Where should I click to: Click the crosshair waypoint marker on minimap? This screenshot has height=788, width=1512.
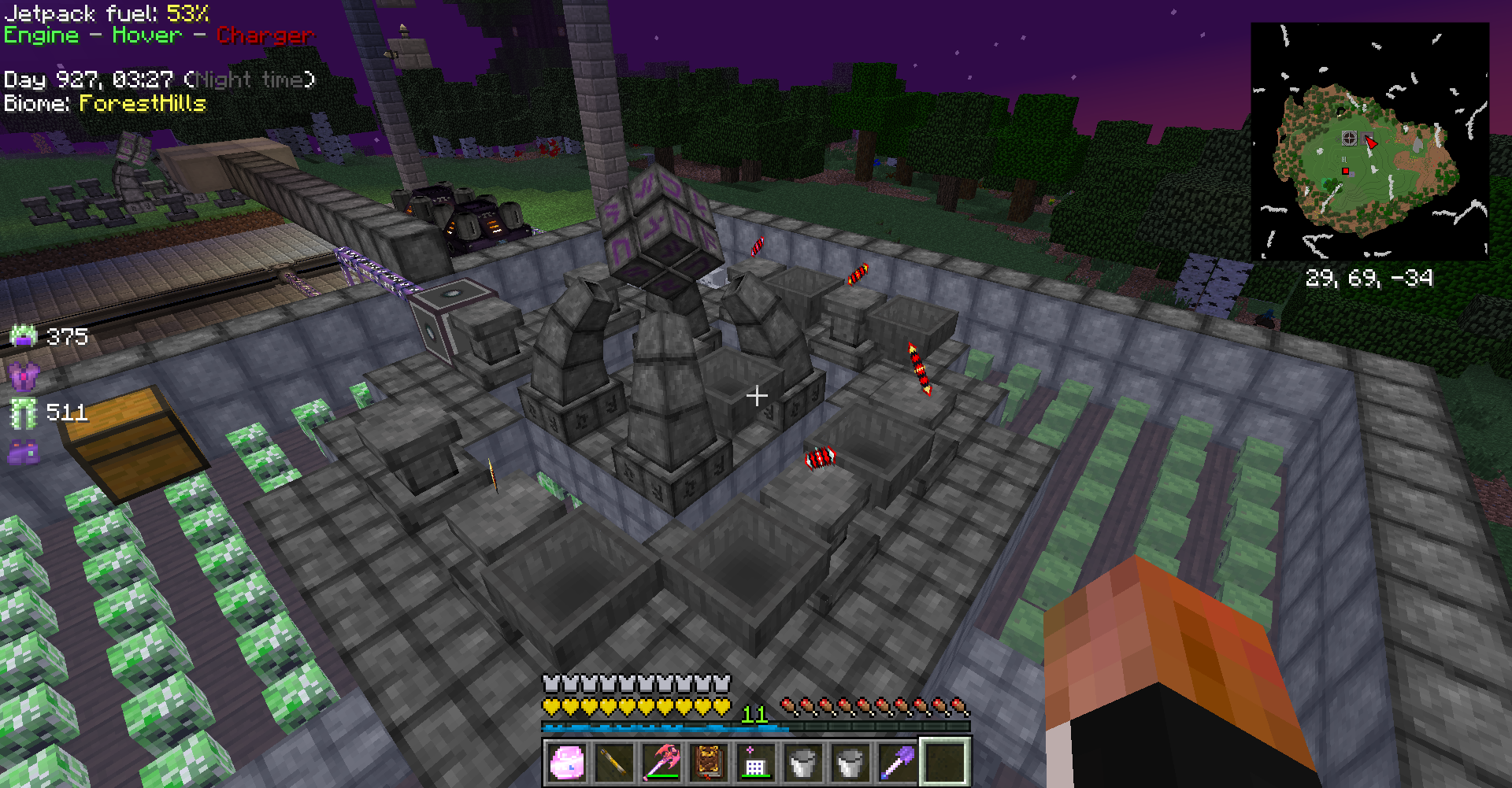click(x=1349, y=138)
